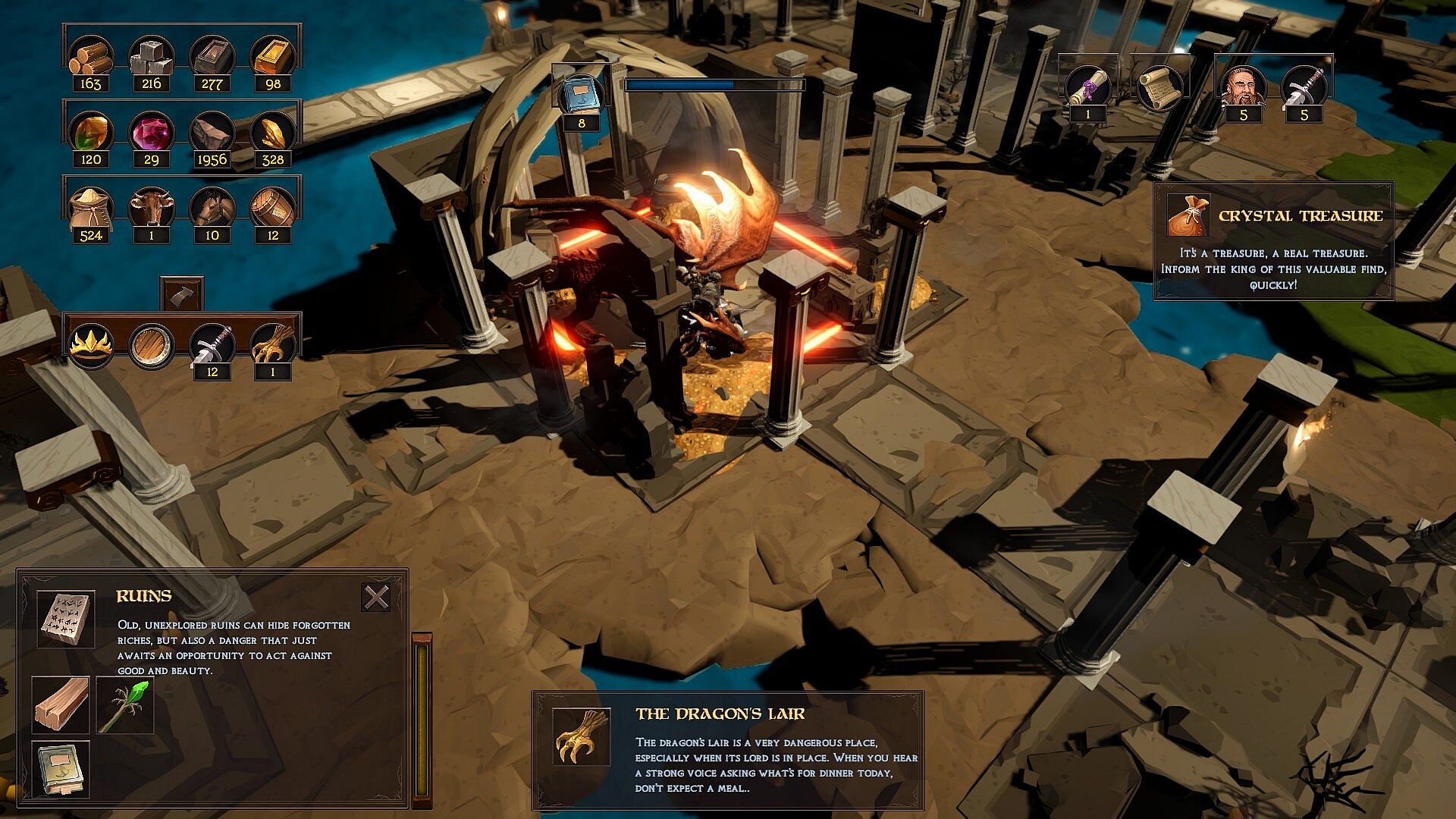Switch to the hammer build tab
Screen dimensions: 1456x819
click(182, 294)
